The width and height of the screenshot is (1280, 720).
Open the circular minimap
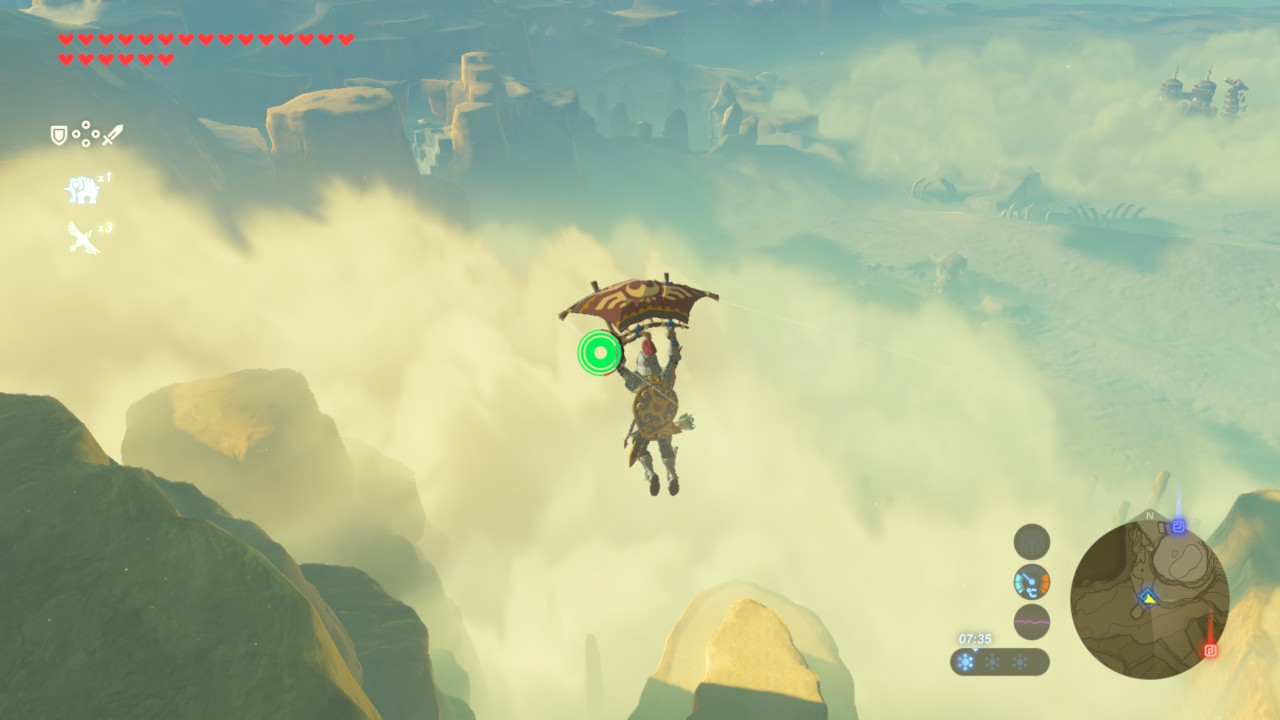1149,599
